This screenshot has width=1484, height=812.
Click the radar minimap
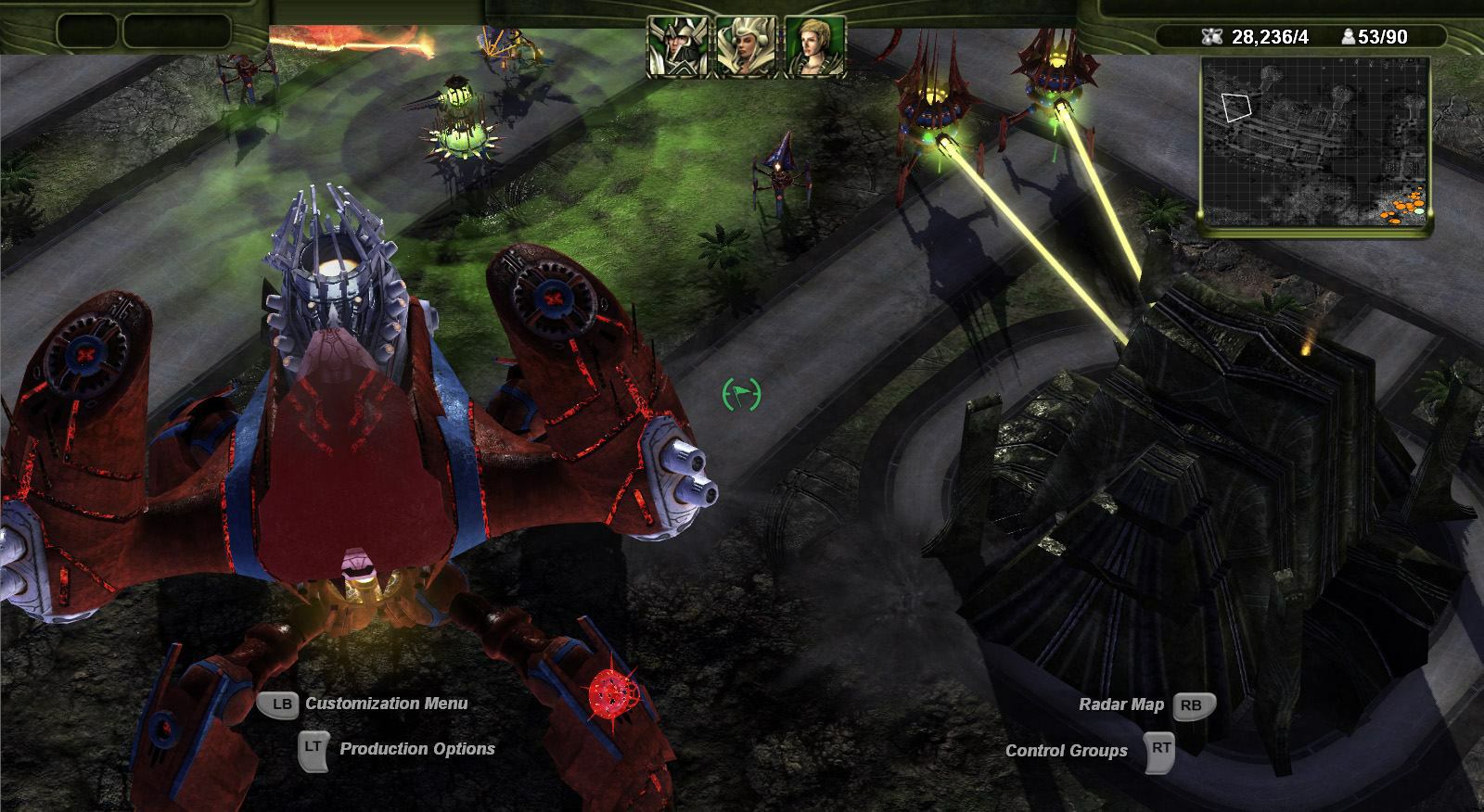[x=1315, y=143]
